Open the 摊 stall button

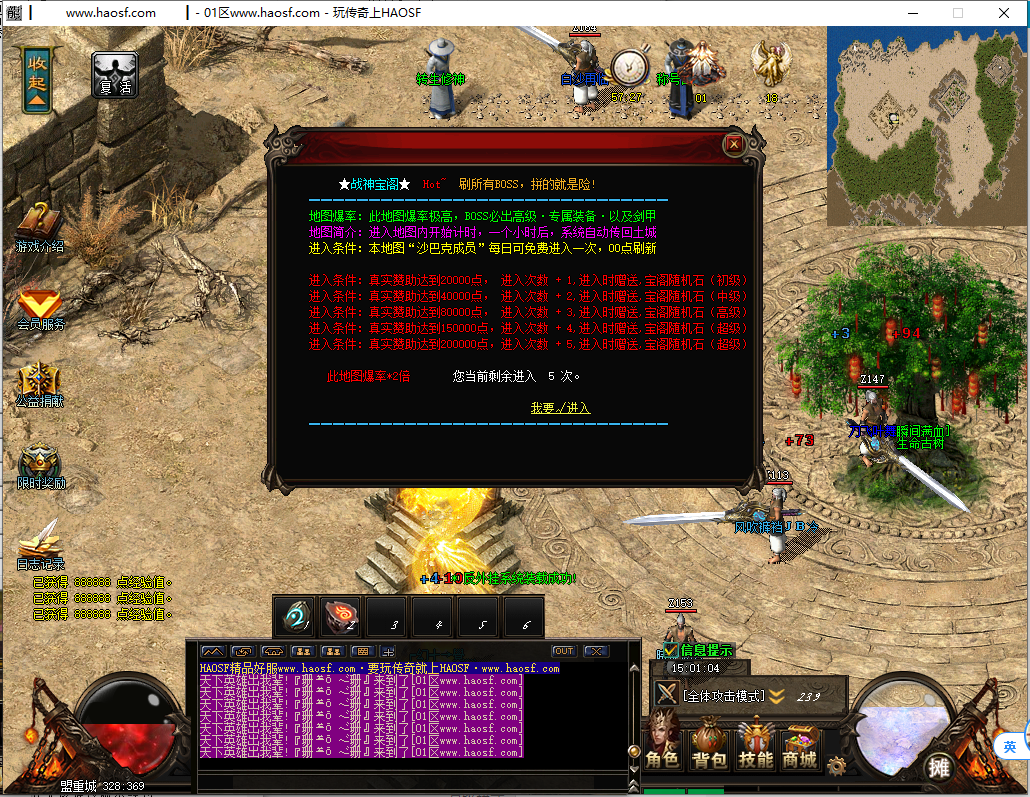(938, 767)
